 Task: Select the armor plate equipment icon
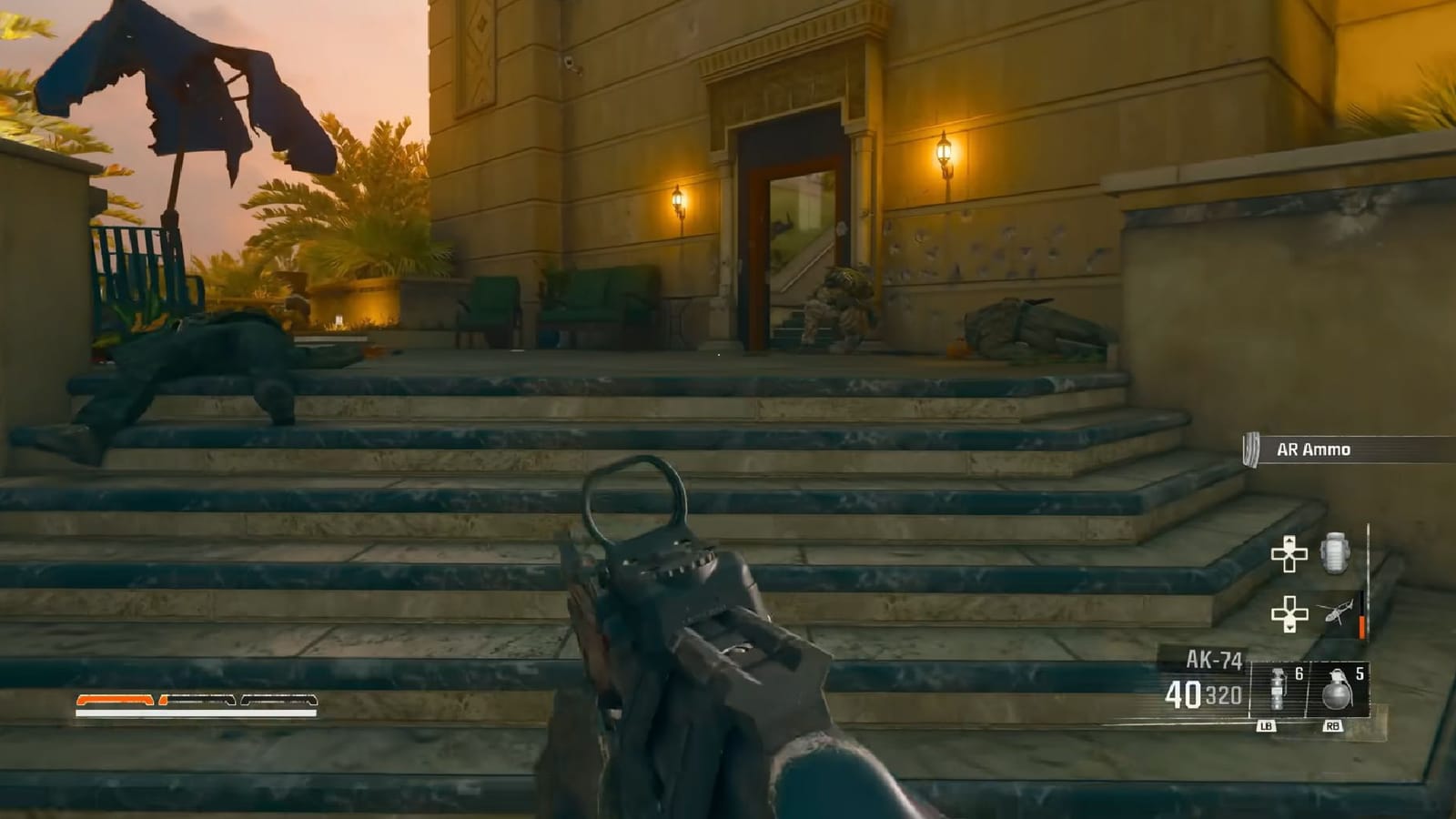(1334, 553)
